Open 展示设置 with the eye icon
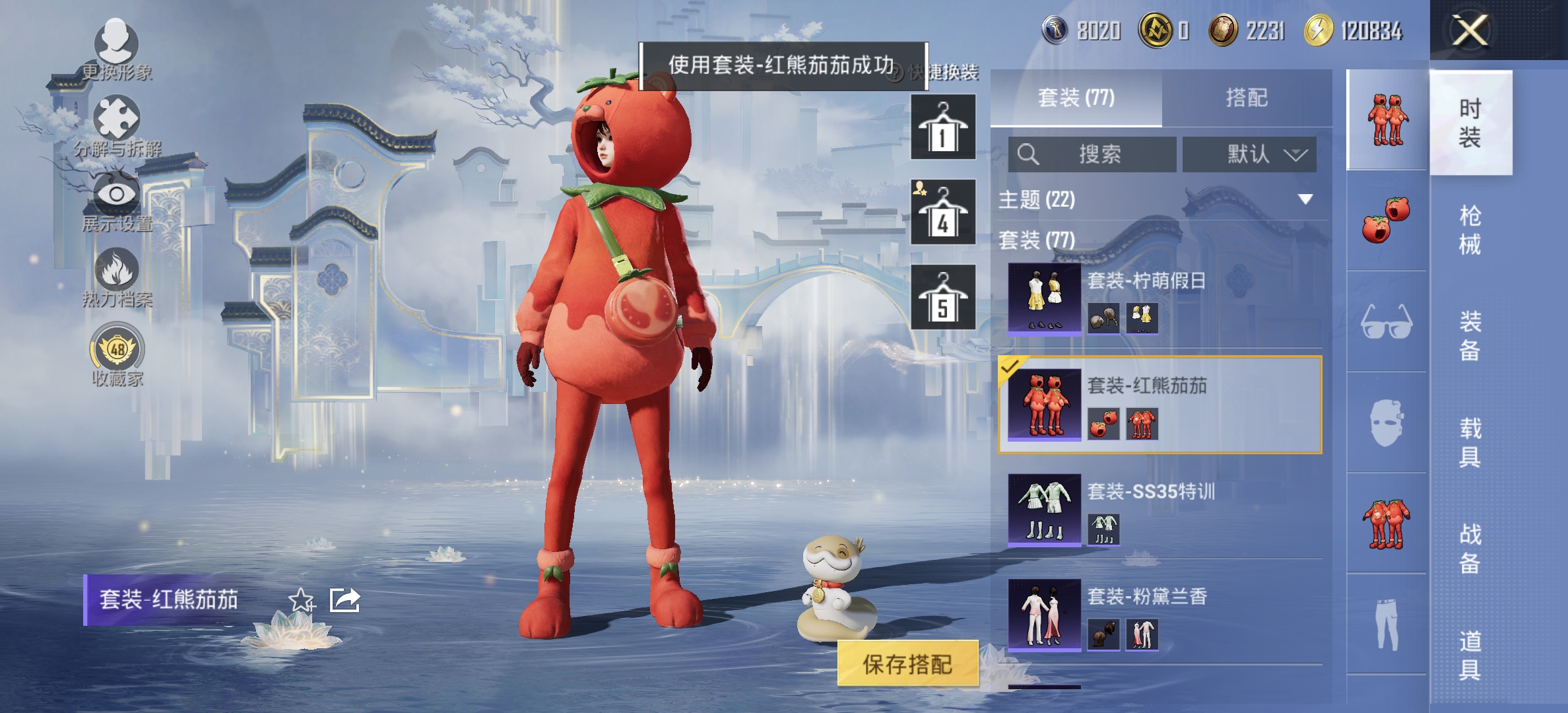The height and width of the screenshot is (713, 1568). [115, 191]
